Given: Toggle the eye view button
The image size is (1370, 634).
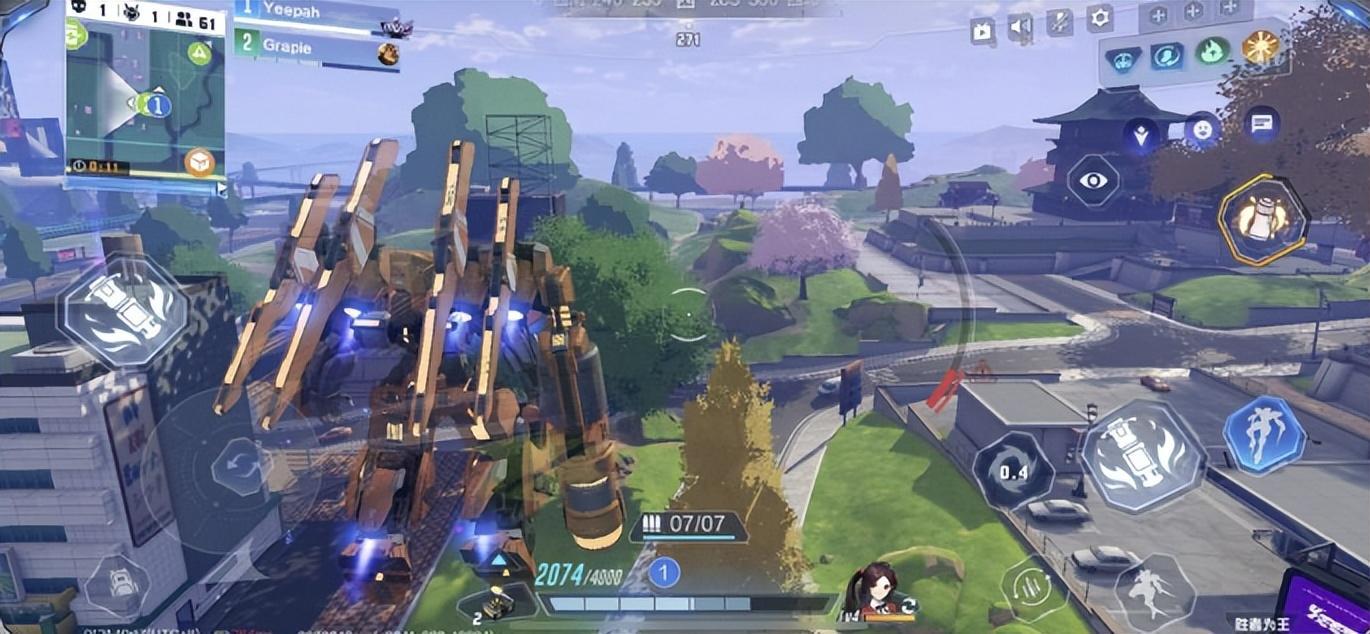Looking at the screenshot, I should (x=1095, y=181).
